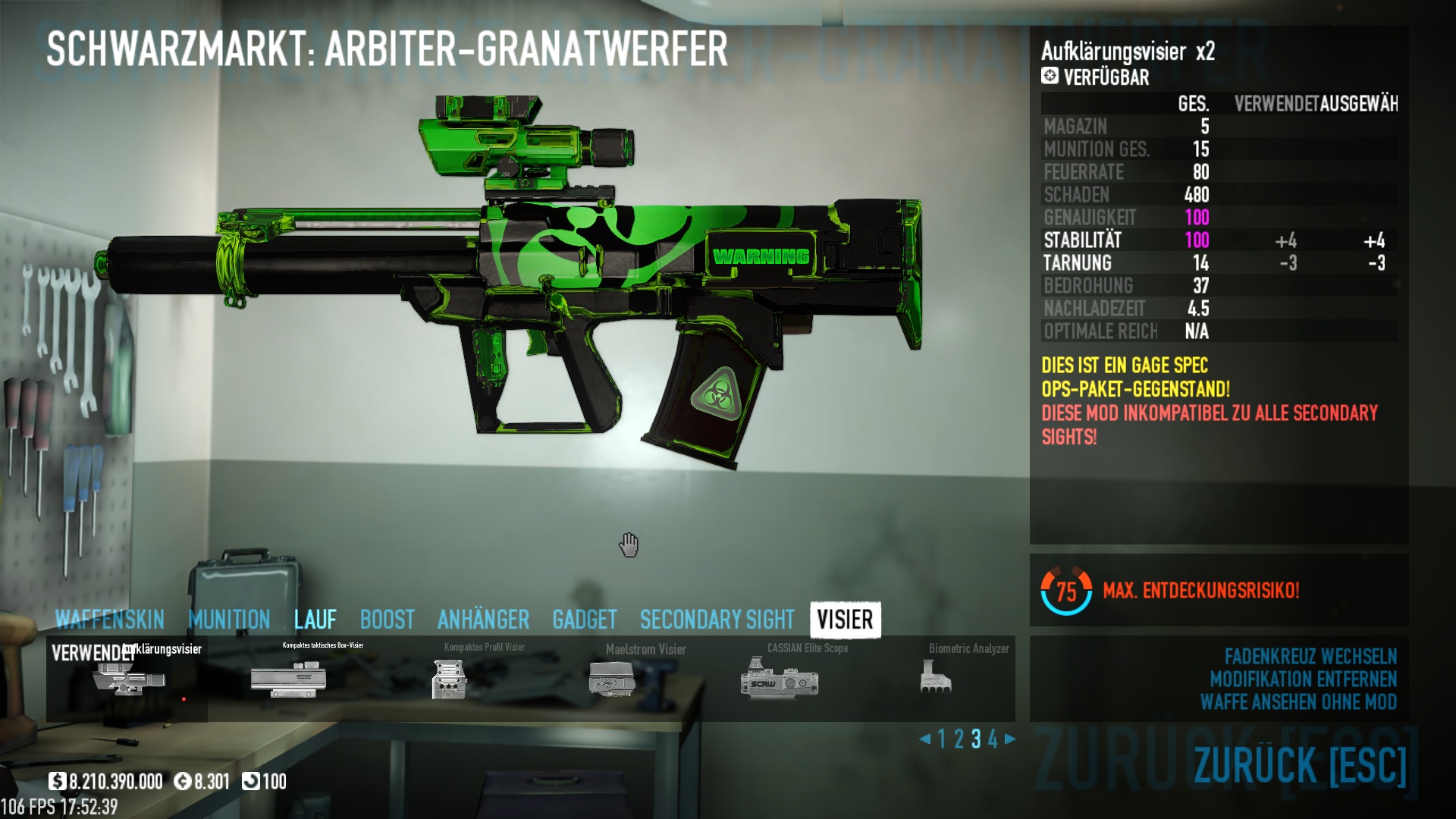Viewport: 1456px width, 819px height.
Task: Choose the CASSIAN Elite Scope
Action: click(x=779, y=677)
